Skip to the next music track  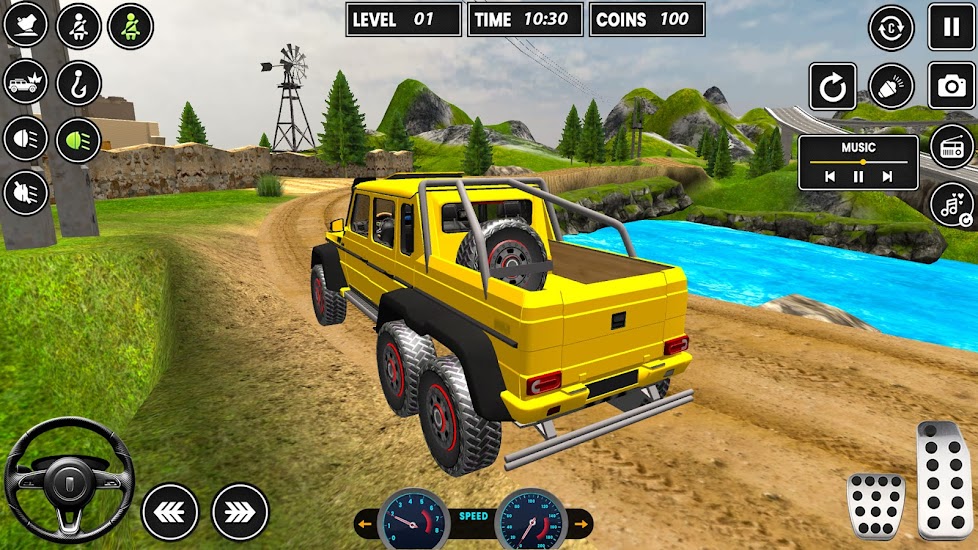(886, 177)
